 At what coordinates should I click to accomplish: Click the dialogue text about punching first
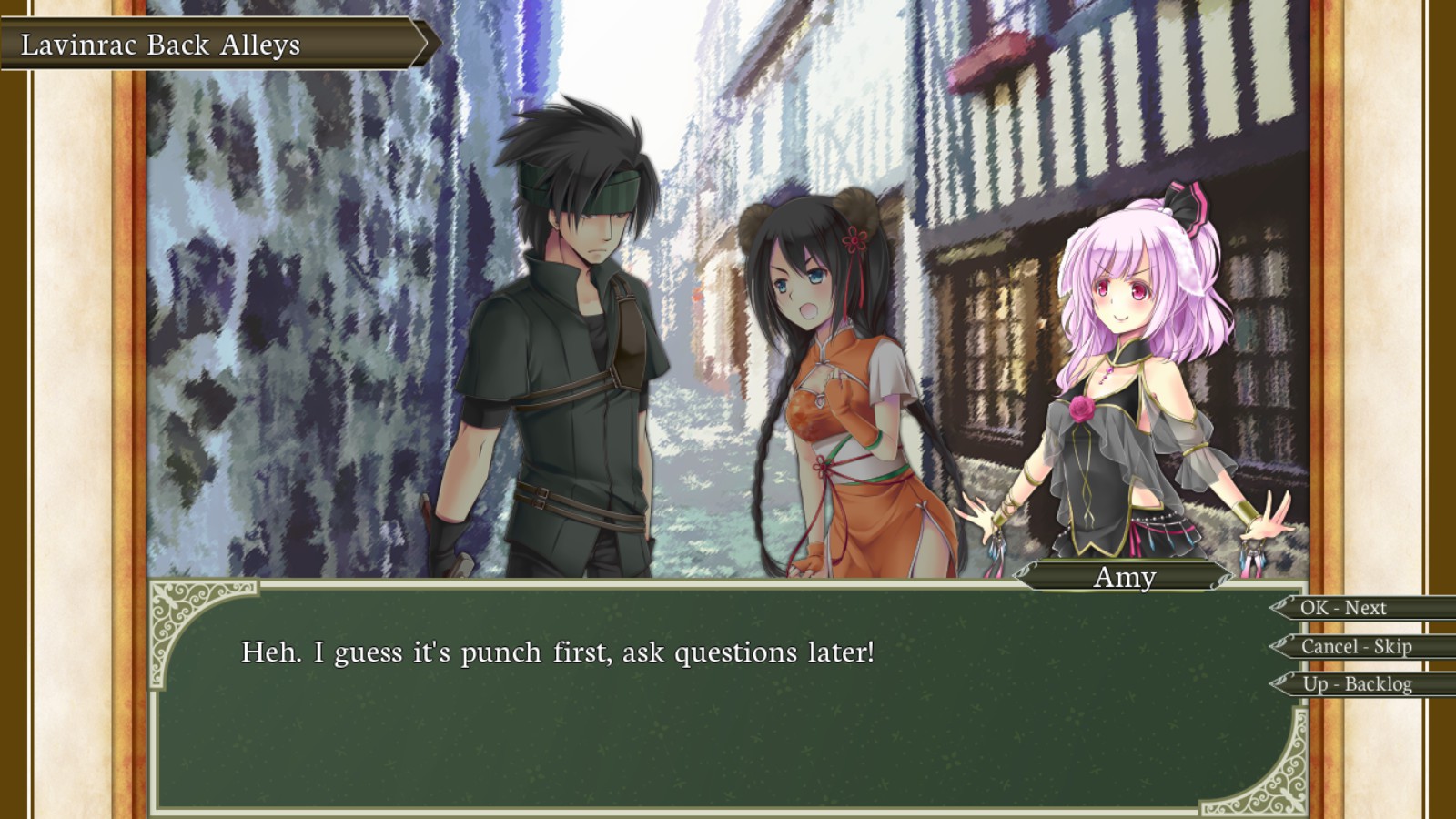(x=555, y=649)
